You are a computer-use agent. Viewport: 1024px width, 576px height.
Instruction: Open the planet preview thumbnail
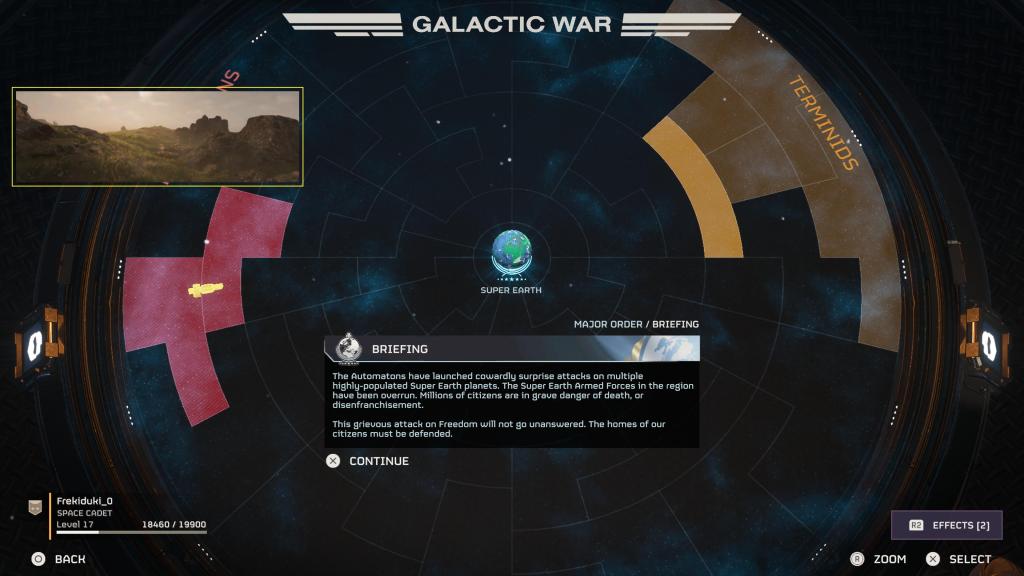[157, 137]
